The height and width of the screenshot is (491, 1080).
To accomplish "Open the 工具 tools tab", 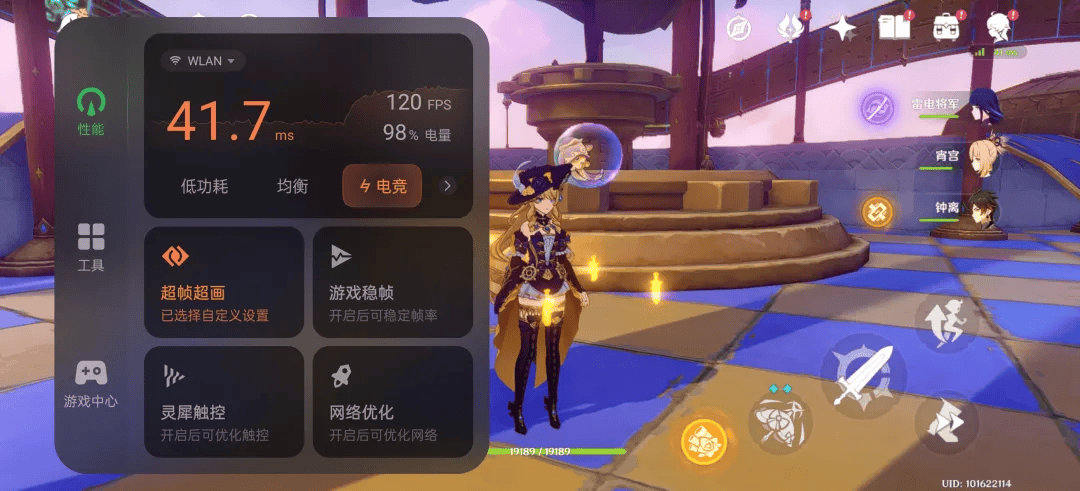I will tap(91, 246).
